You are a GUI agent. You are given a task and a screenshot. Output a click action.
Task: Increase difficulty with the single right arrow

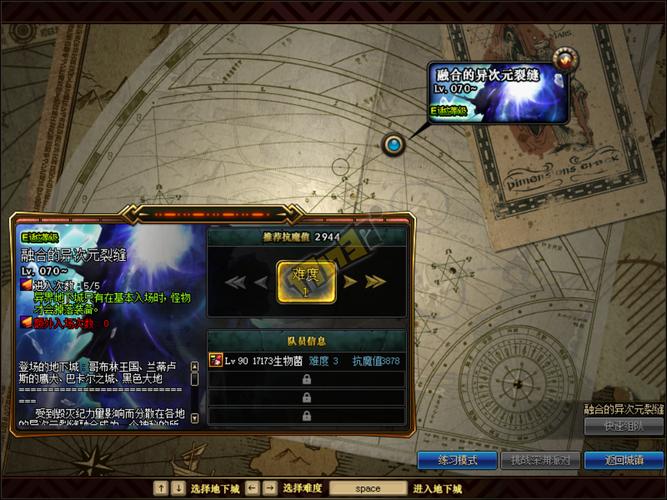351,282
